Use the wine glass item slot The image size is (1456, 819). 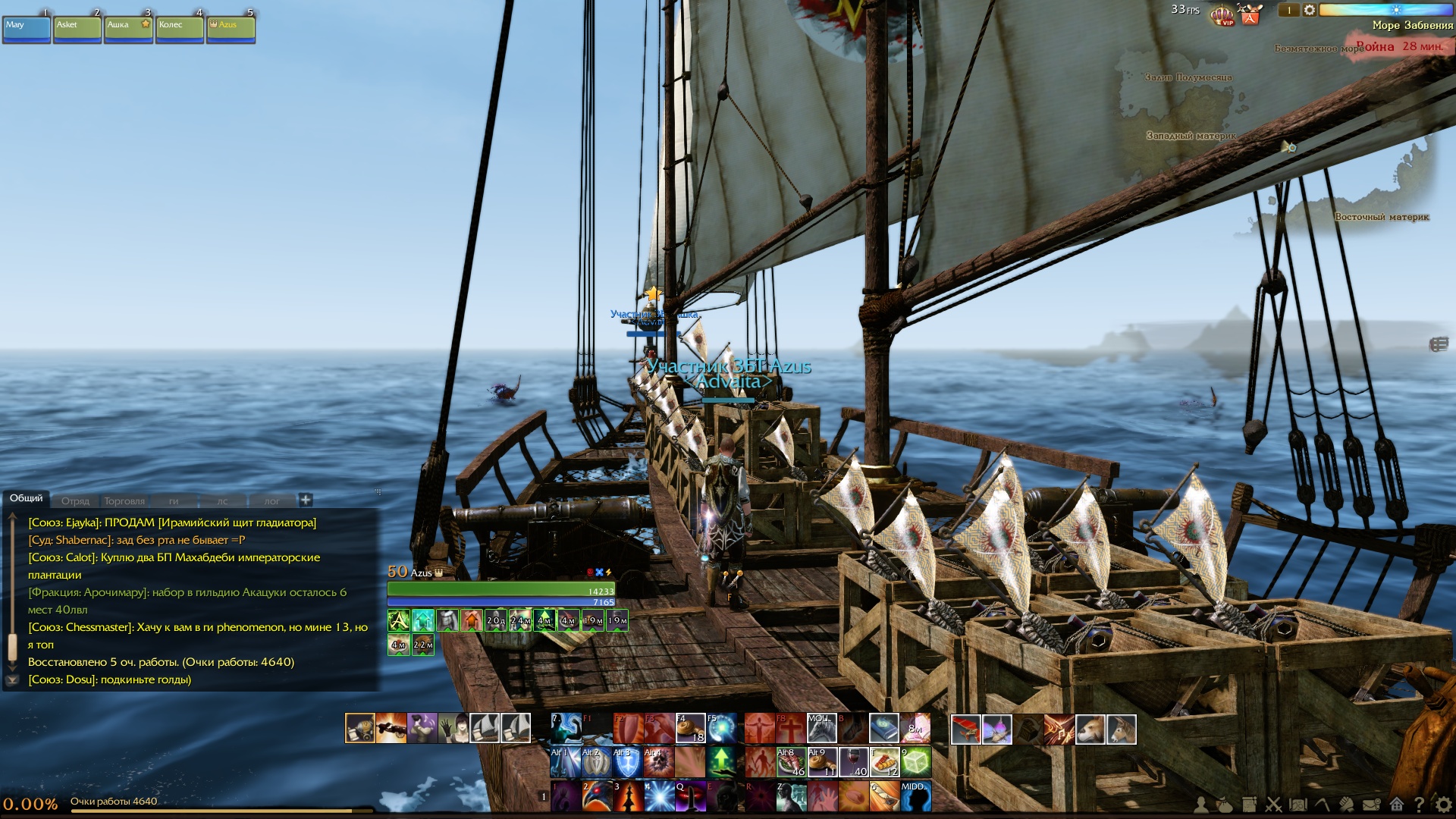[x=854, y=762]
